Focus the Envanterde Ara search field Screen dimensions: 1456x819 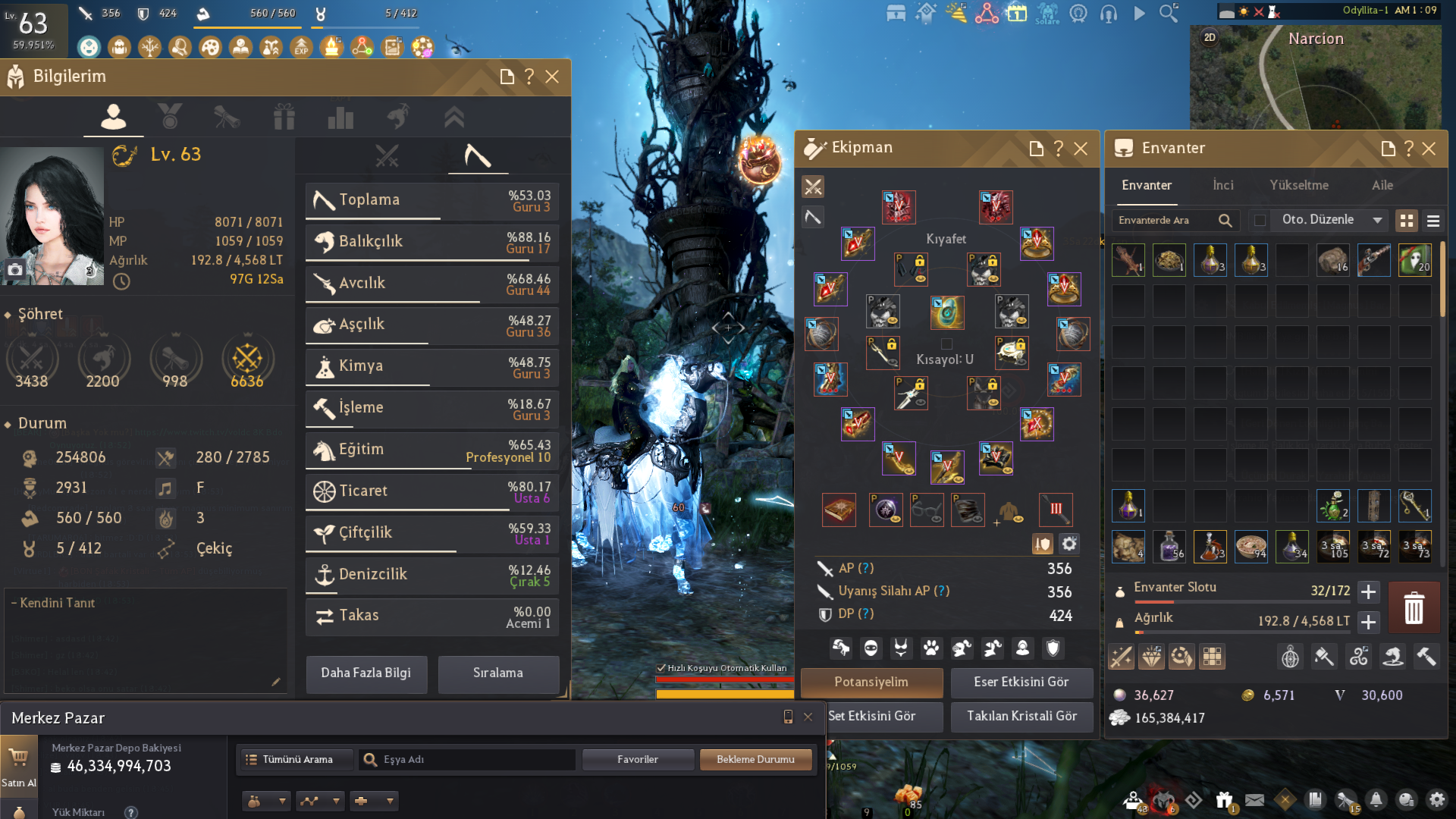click(1166, 221)
